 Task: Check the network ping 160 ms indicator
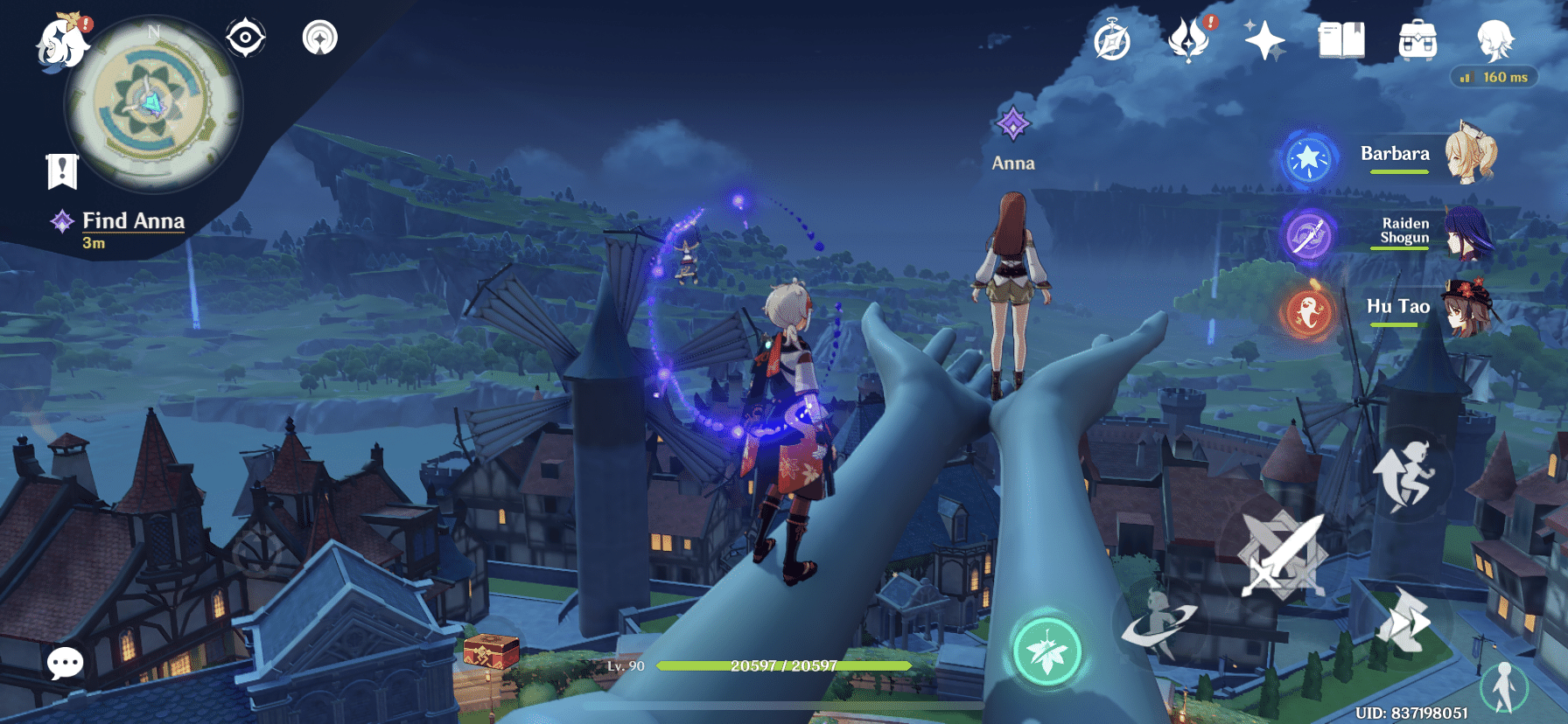coord(1493,77)
